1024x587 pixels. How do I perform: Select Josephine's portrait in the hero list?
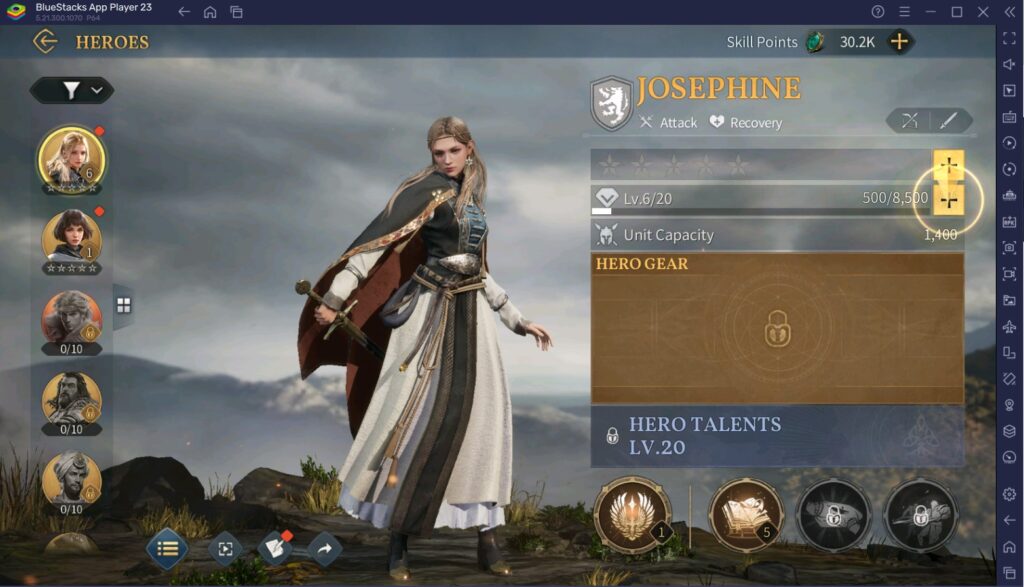(x=71, y=158)
